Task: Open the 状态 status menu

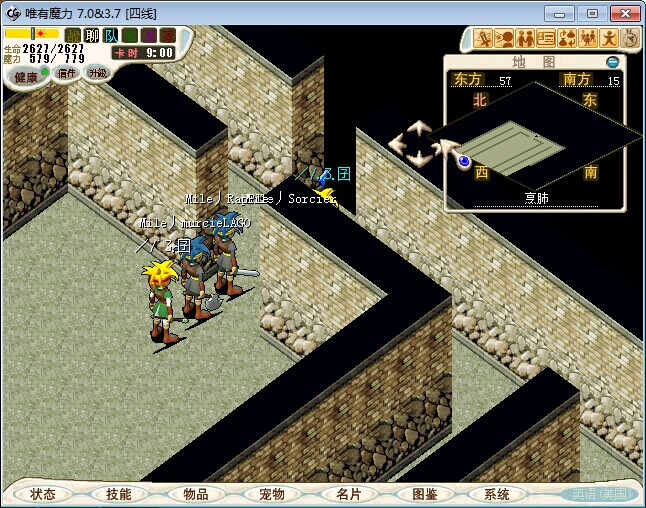Action: point(43,494)
